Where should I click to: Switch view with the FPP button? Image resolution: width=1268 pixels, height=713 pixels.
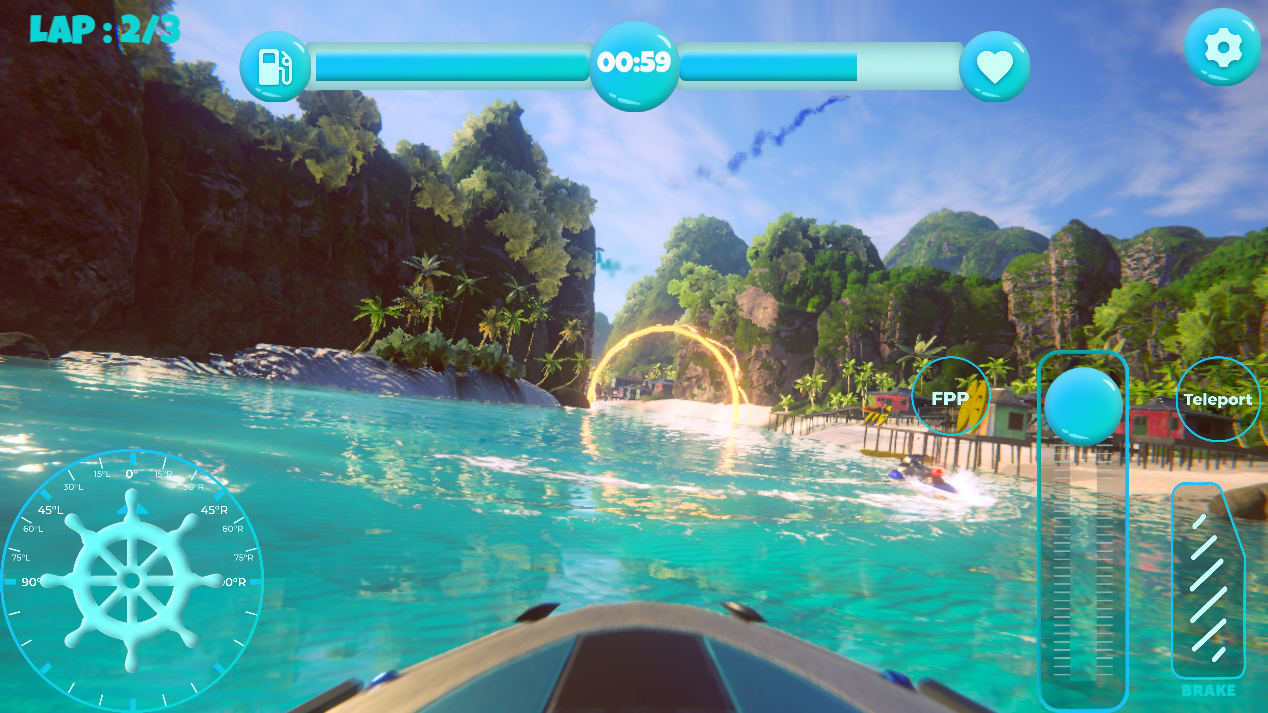tap(950, 397)
